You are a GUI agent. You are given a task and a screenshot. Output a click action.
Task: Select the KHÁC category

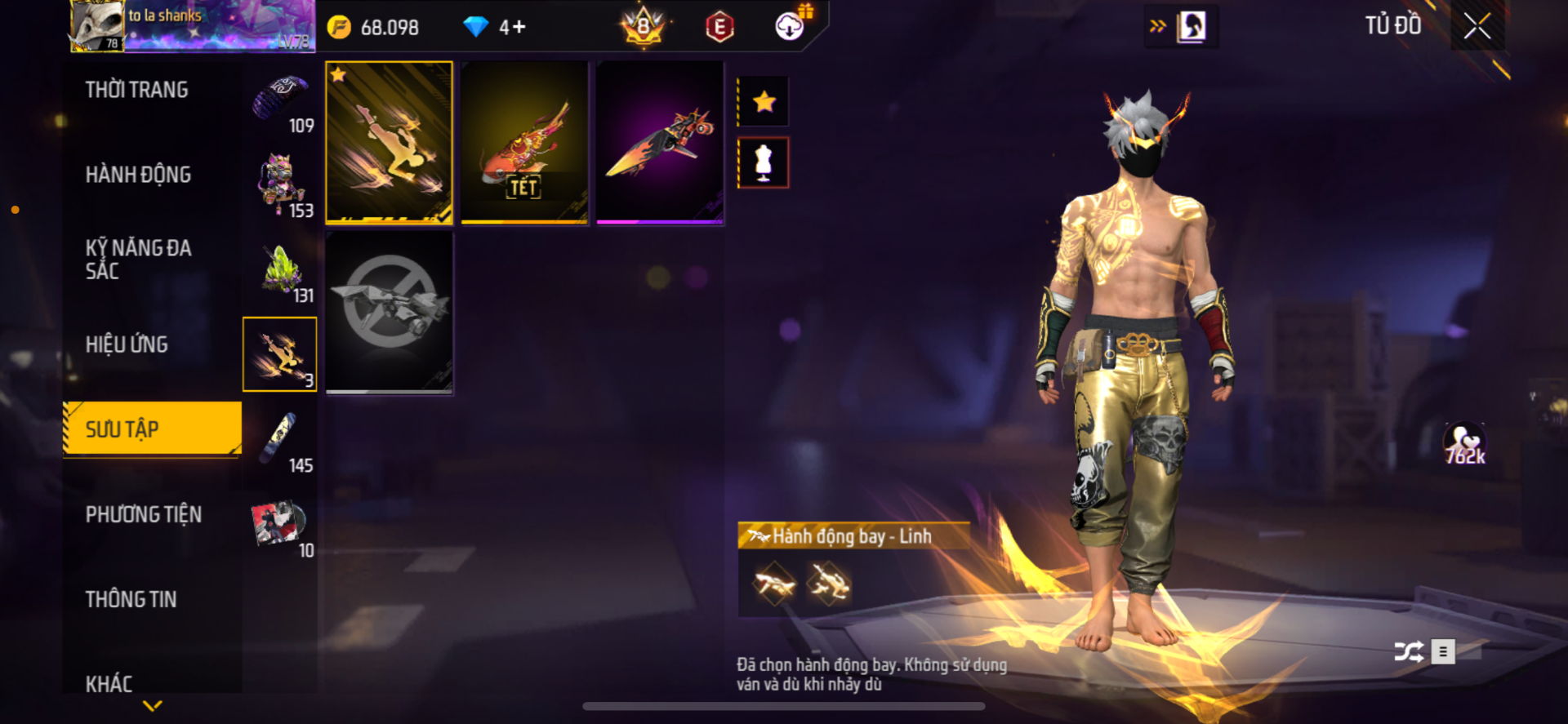[109, 683]
